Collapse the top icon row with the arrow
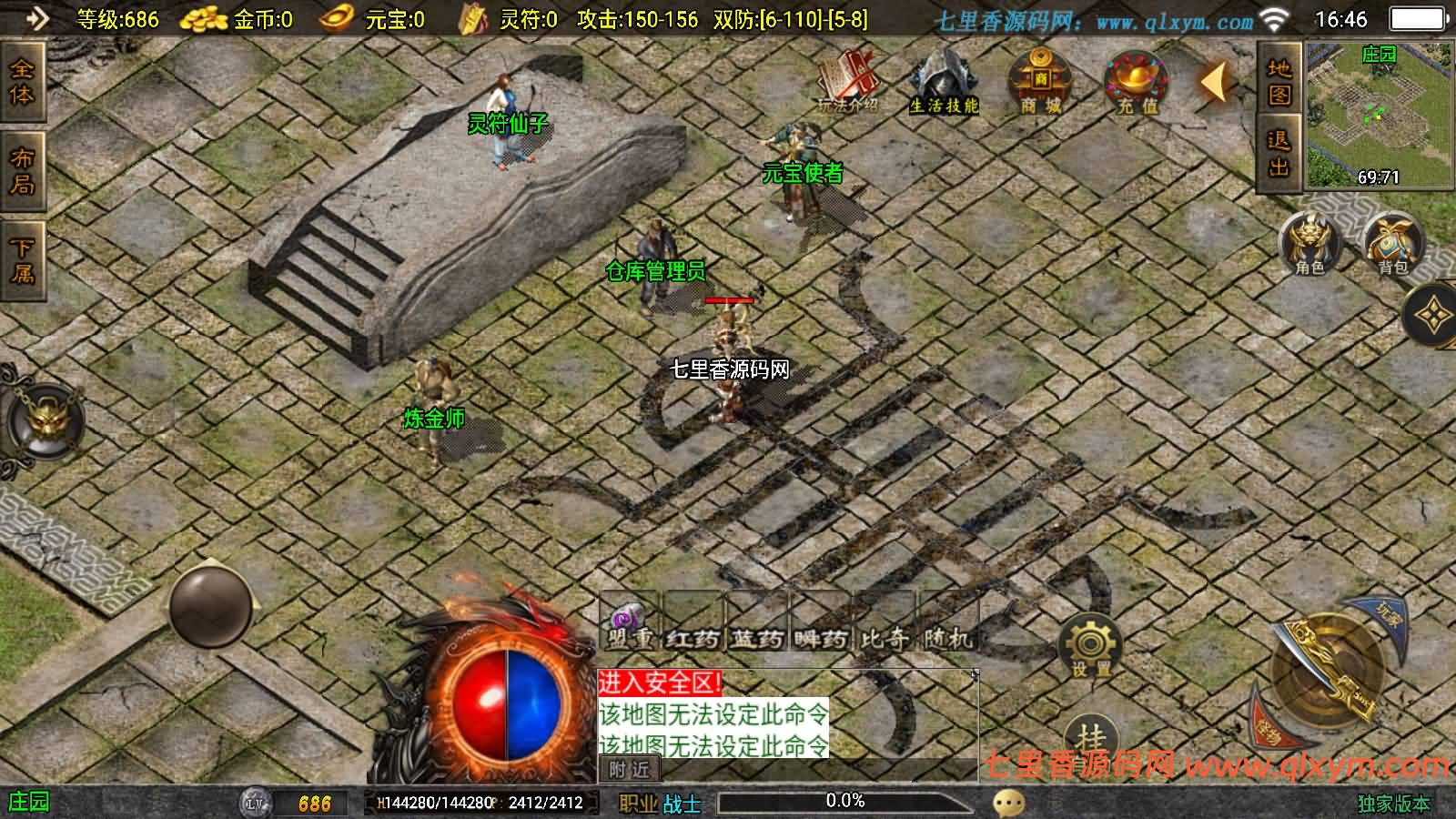This screenshot has width=1456, height=819. click(x=1215, y=84)
